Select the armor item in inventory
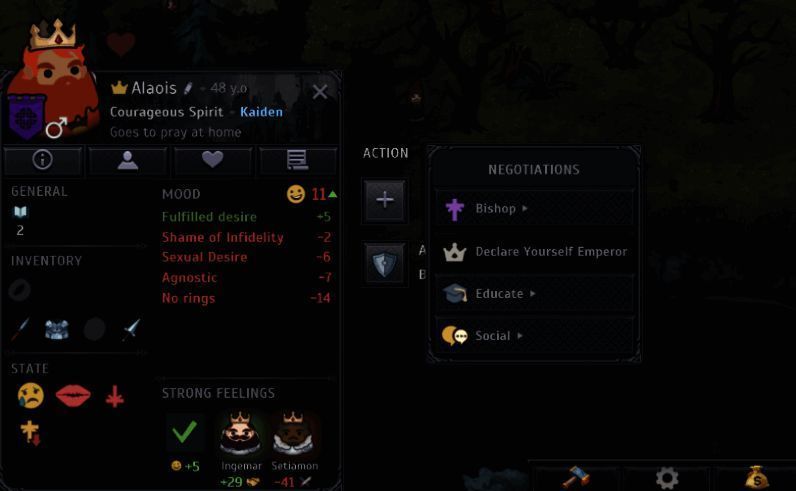Screen dimensions: 796x491 point(57,330)
